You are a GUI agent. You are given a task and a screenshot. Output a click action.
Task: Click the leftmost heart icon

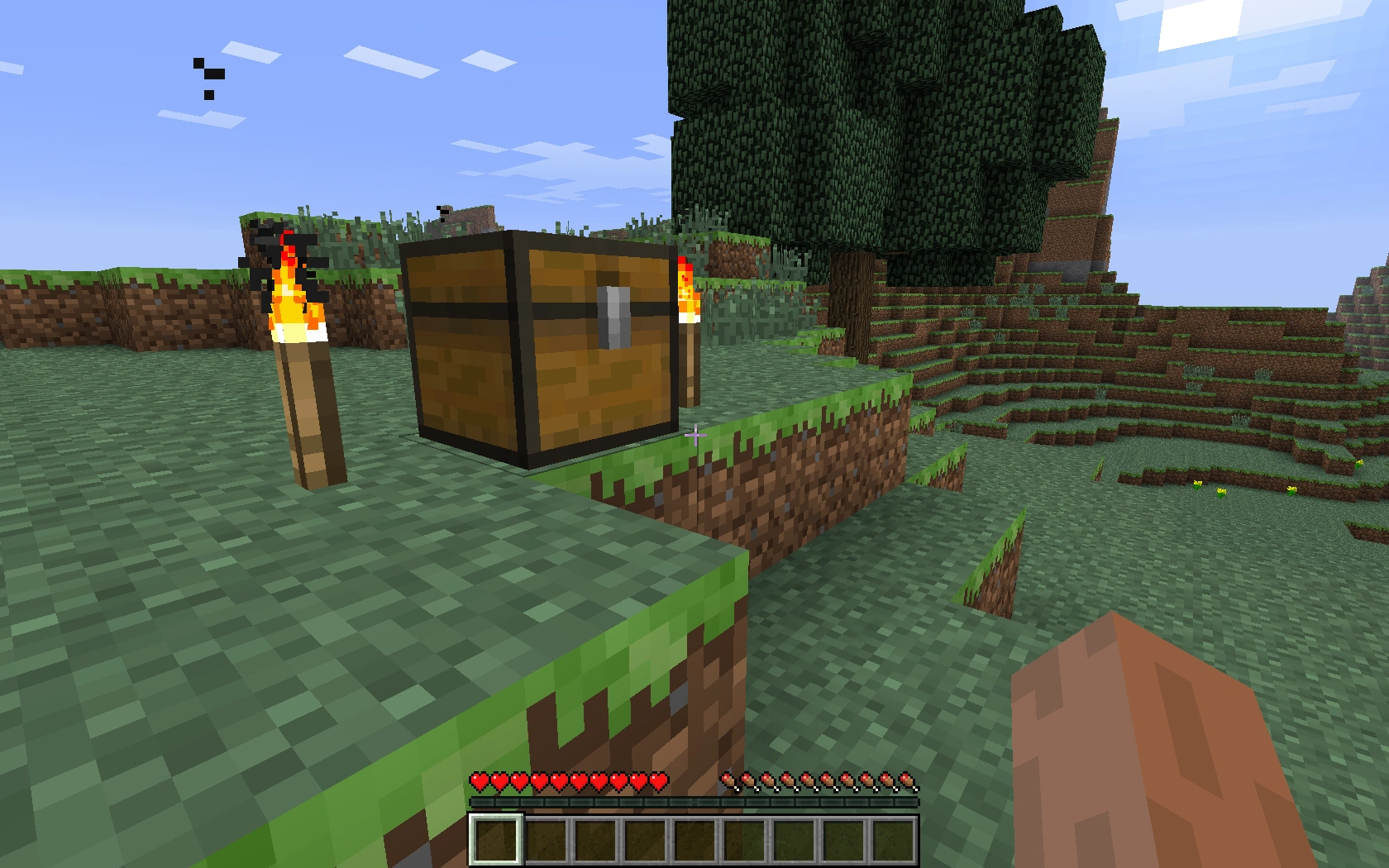(478, 781)
